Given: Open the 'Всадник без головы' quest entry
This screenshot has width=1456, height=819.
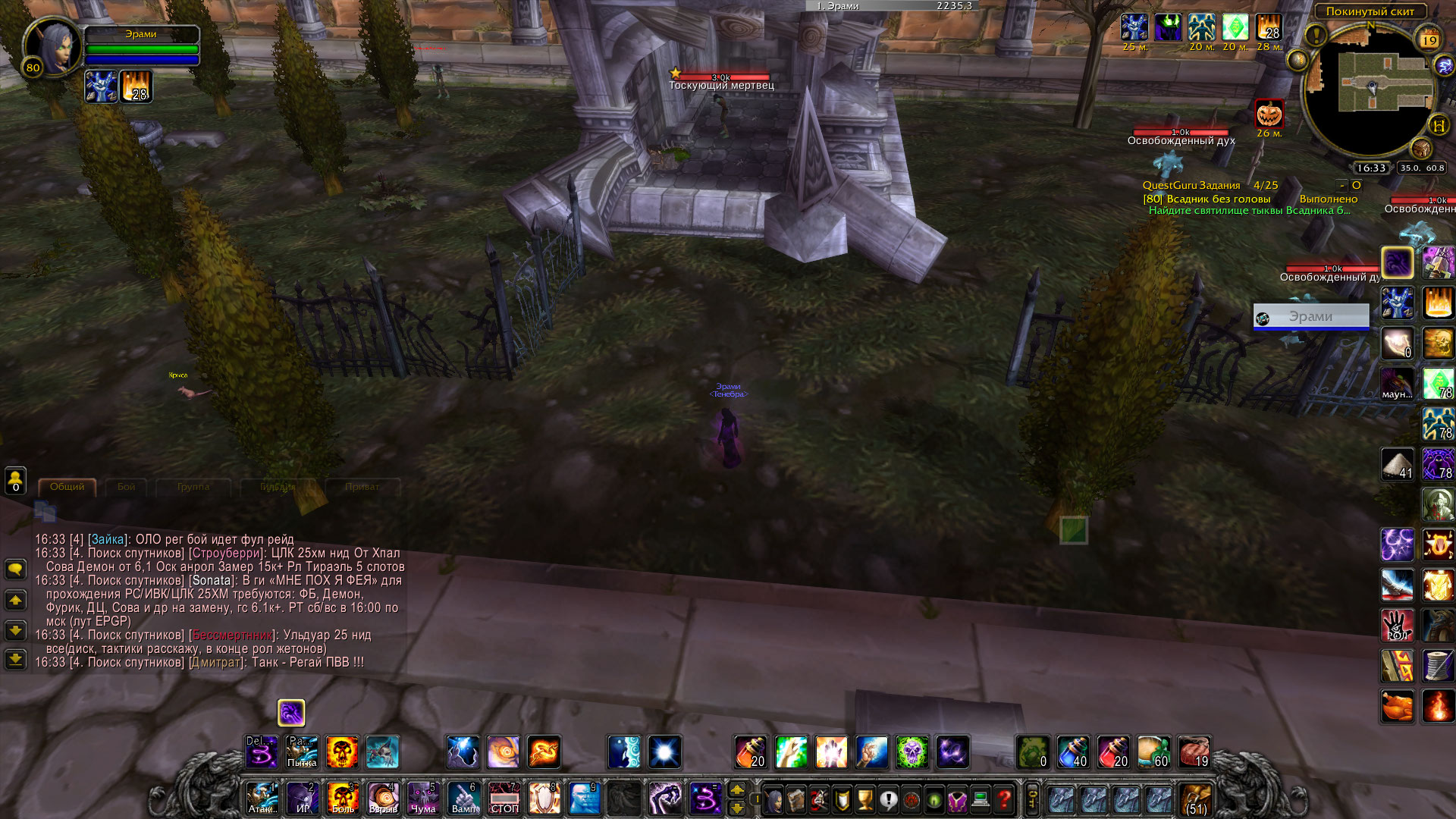Looking at the screenshot, I should pos(1218,199).
